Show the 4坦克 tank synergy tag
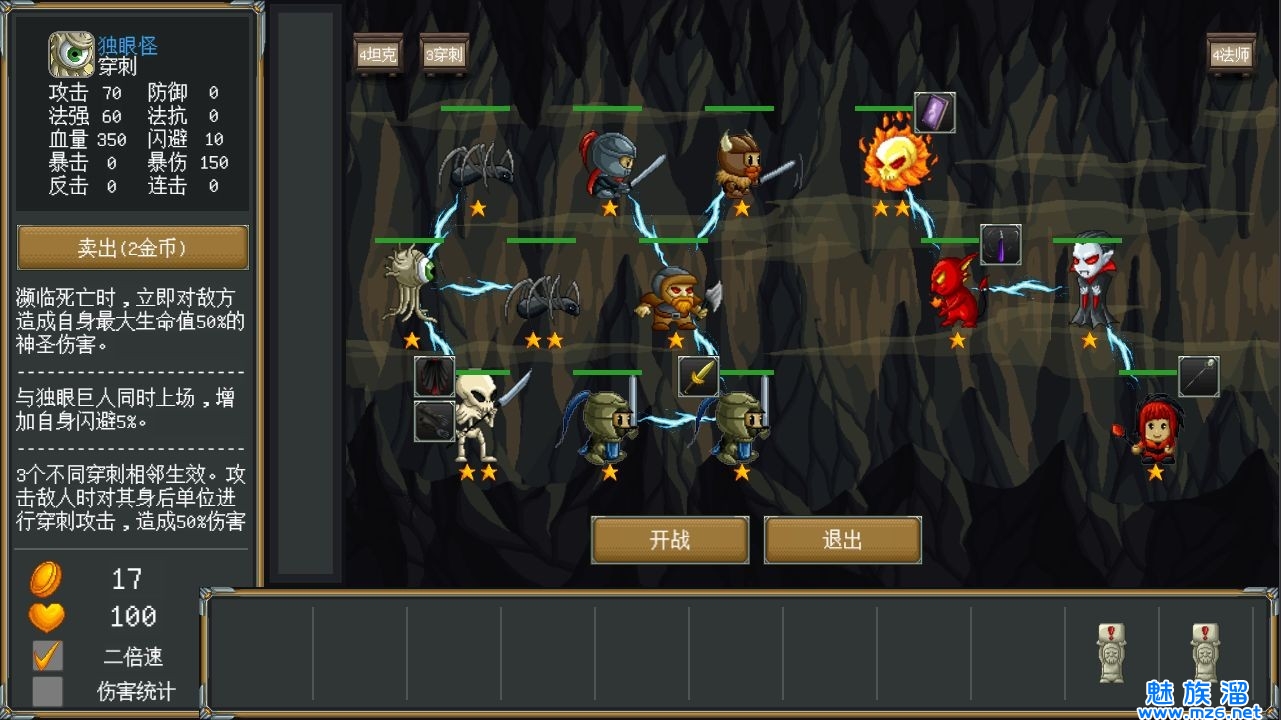Screen dimensions: 1281x720 [x=378, y=54]
